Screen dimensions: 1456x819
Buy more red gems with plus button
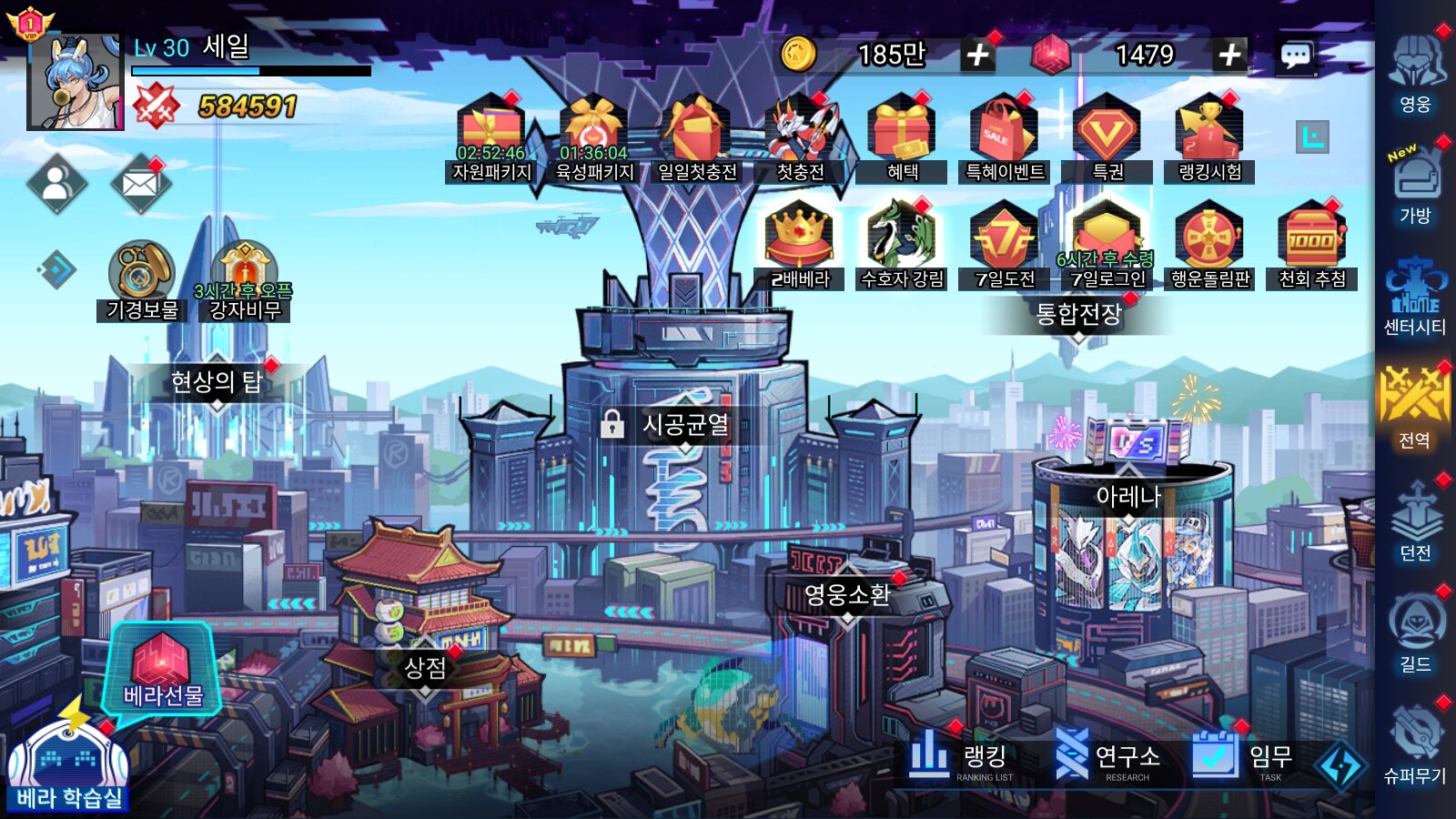point(1229,56)
